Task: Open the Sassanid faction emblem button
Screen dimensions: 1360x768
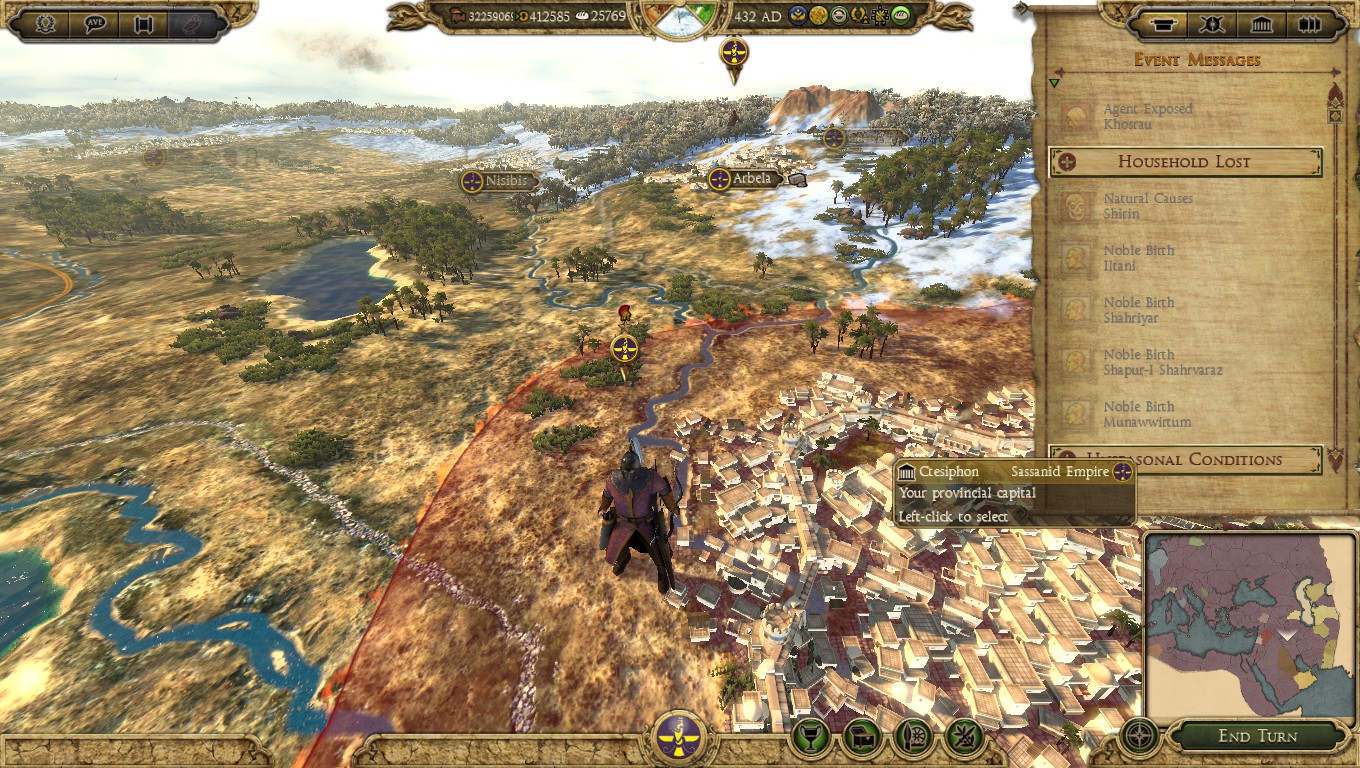Action: [679, 738]
